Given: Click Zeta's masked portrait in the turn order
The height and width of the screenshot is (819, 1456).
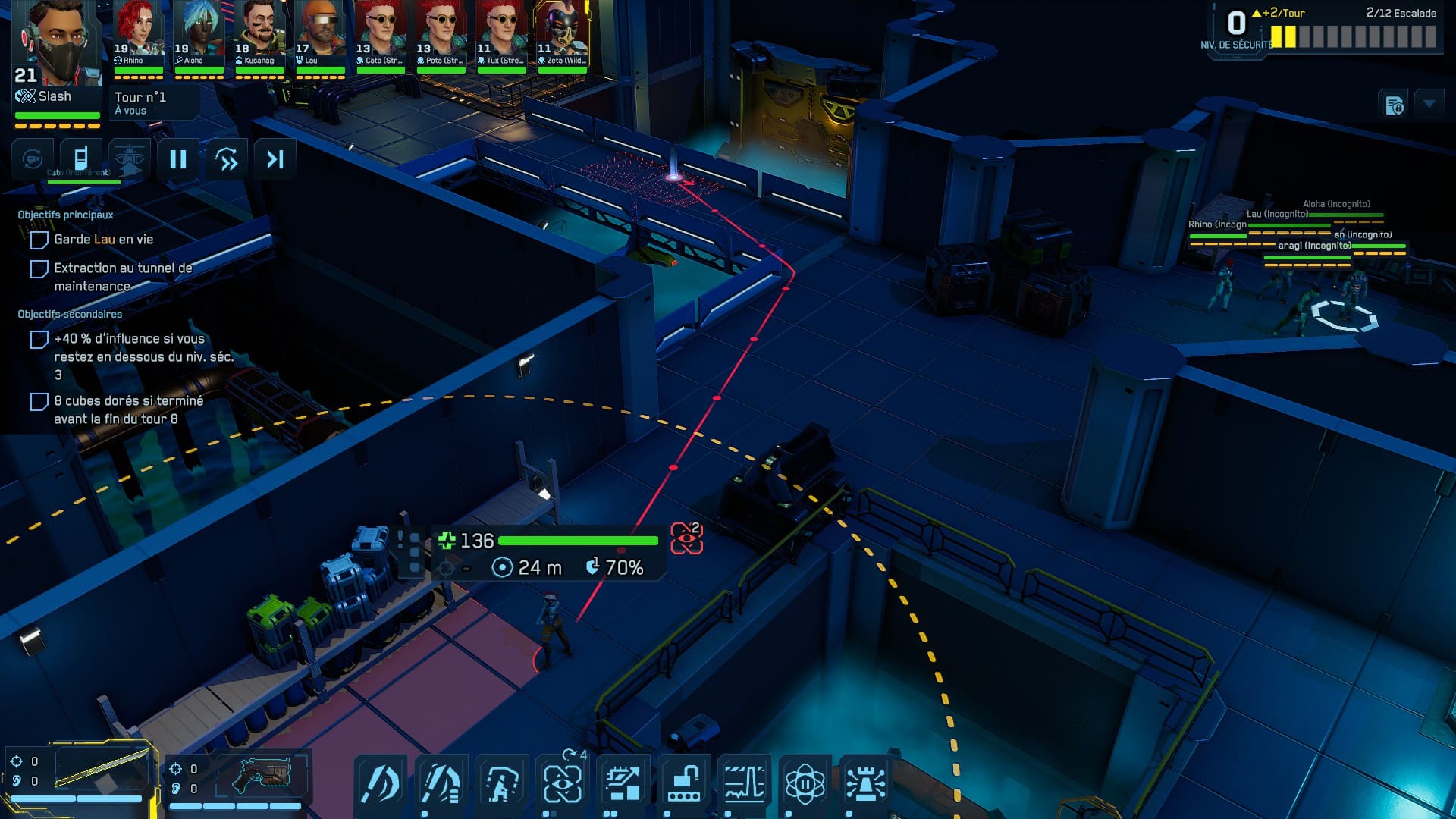Looking at the screenshot, I should tap(563, 34).
